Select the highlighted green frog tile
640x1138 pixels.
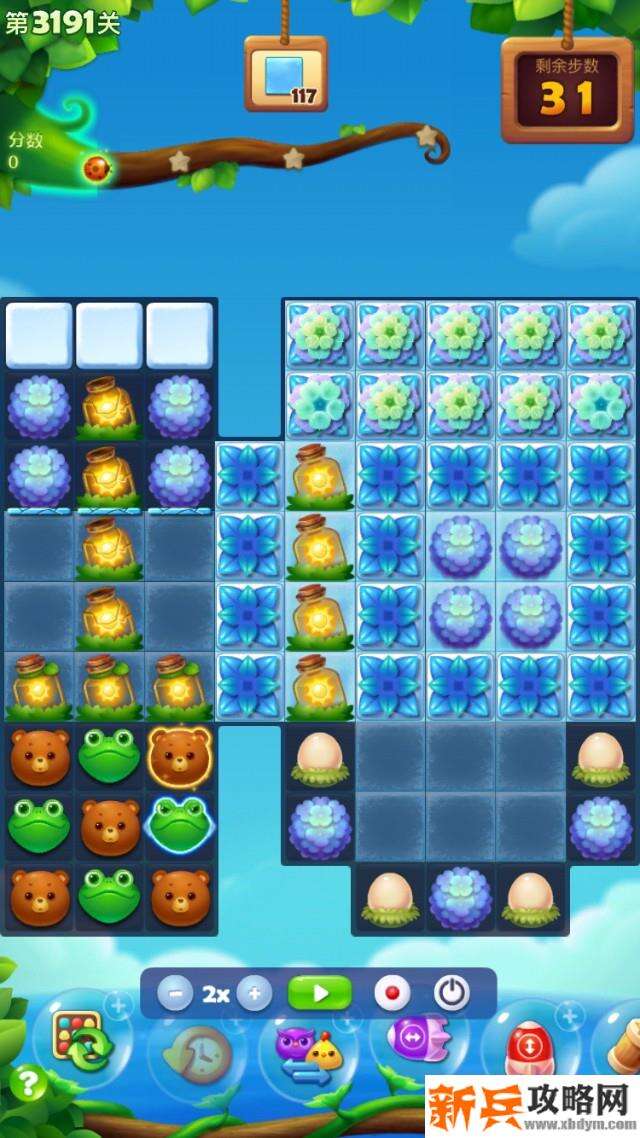coord(180,825)
